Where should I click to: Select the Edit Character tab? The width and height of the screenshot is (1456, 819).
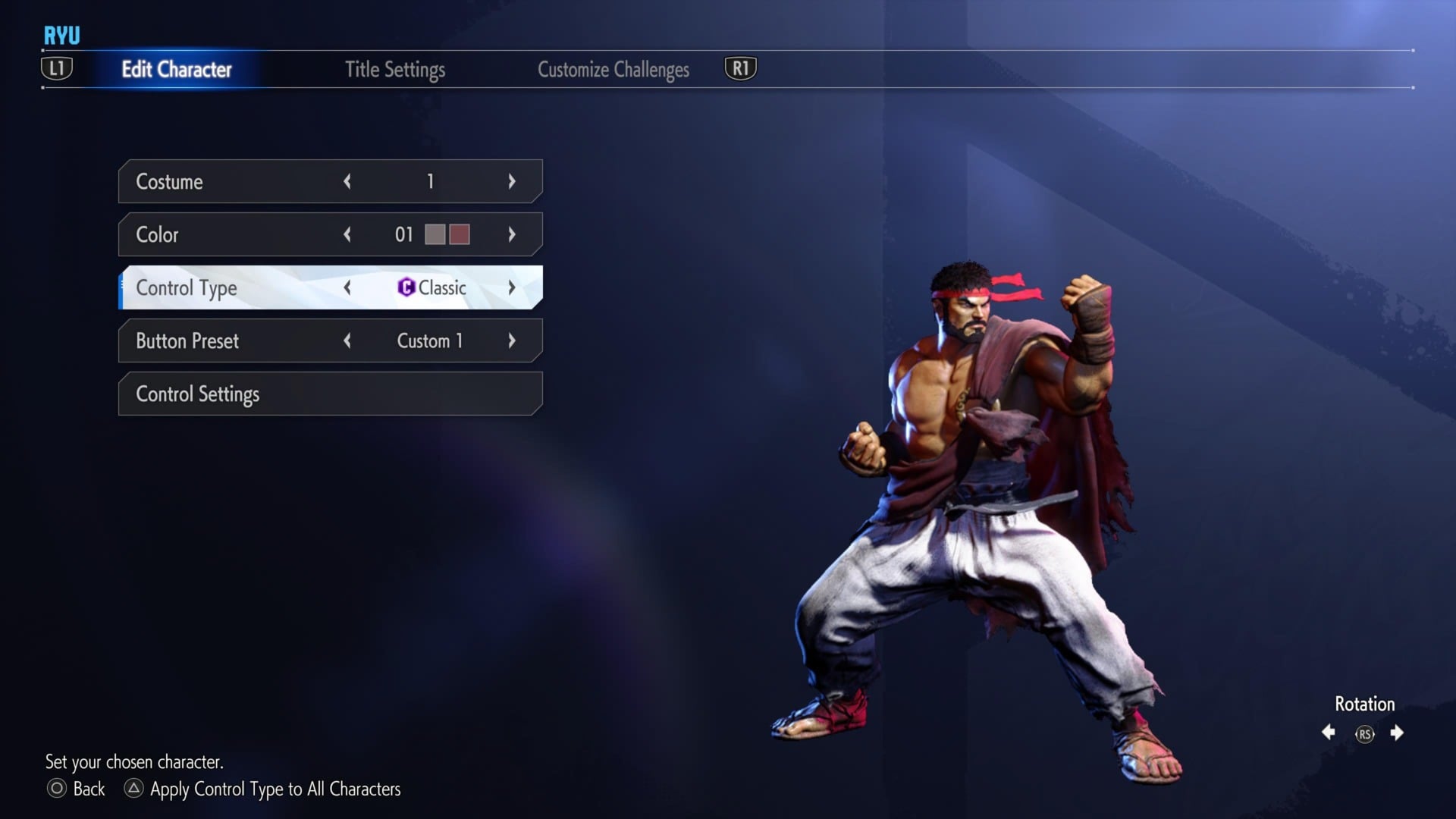pyautogui.click(x=177, y=69)
